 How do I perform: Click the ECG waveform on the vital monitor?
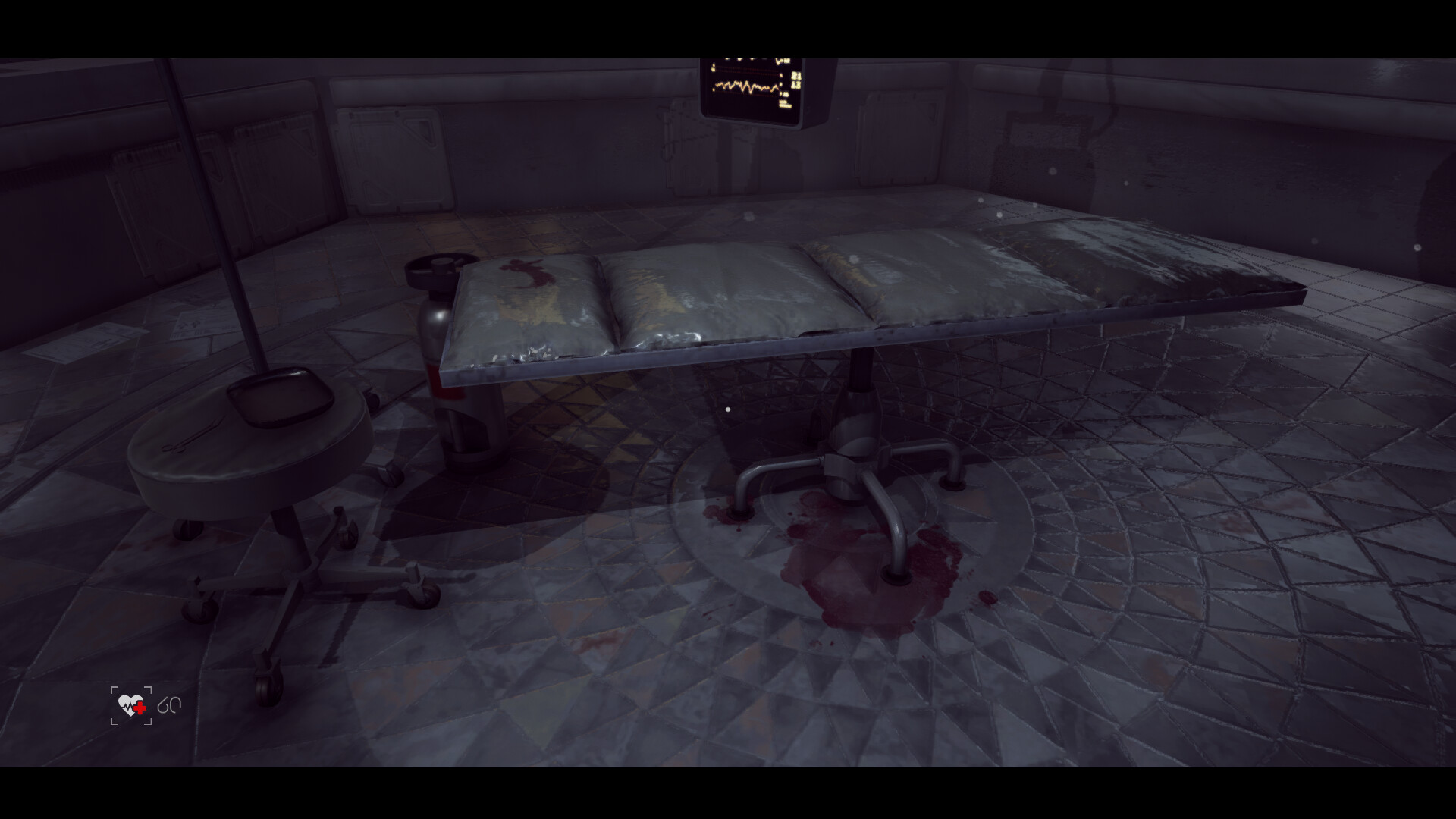747,85
